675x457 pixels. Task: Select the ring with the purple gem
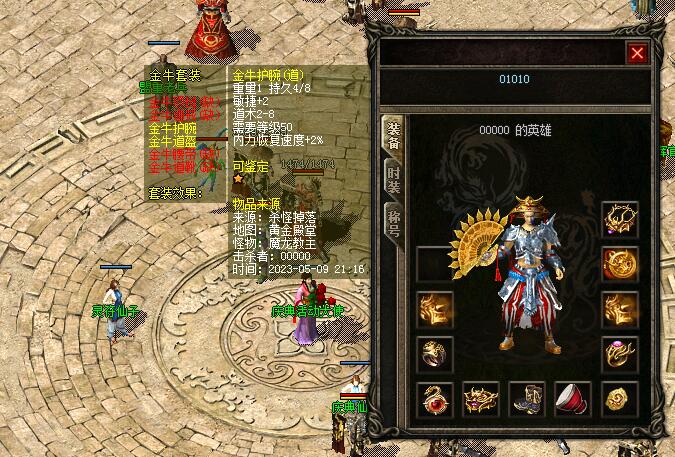pyautogui.click(x=620, y=354)
